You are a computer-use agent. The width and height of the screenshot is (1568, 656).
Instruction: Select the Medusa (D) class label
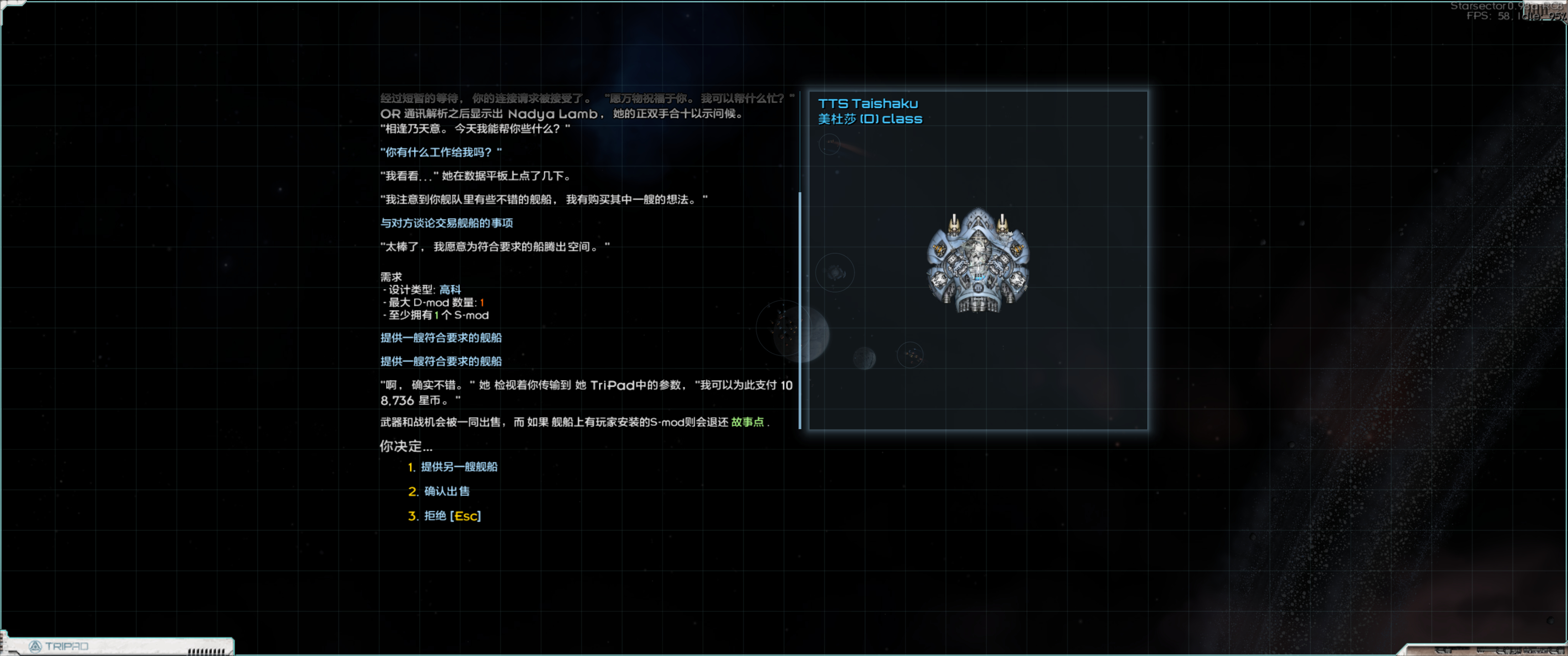point(870,119)
